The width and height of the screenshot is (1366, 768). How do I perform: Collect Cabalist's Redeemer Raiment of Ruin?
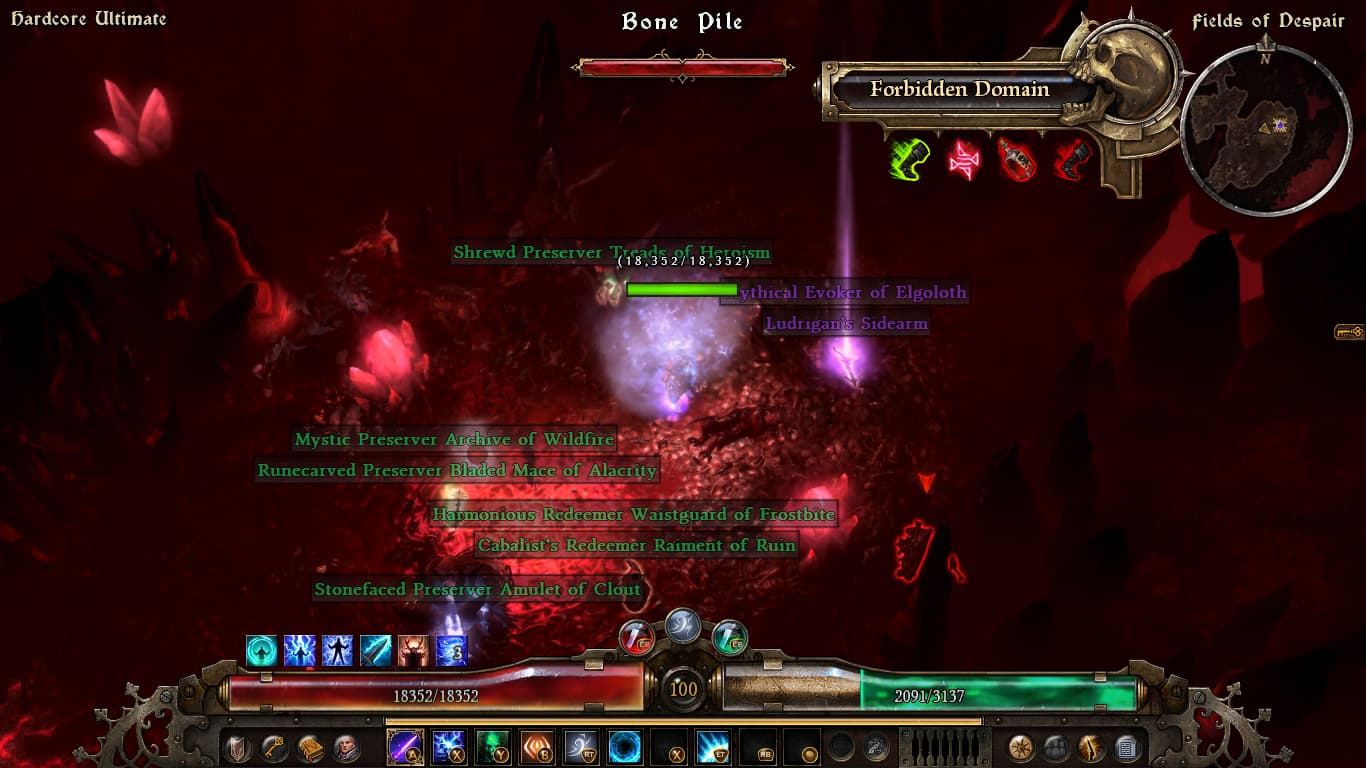[636, 546]
